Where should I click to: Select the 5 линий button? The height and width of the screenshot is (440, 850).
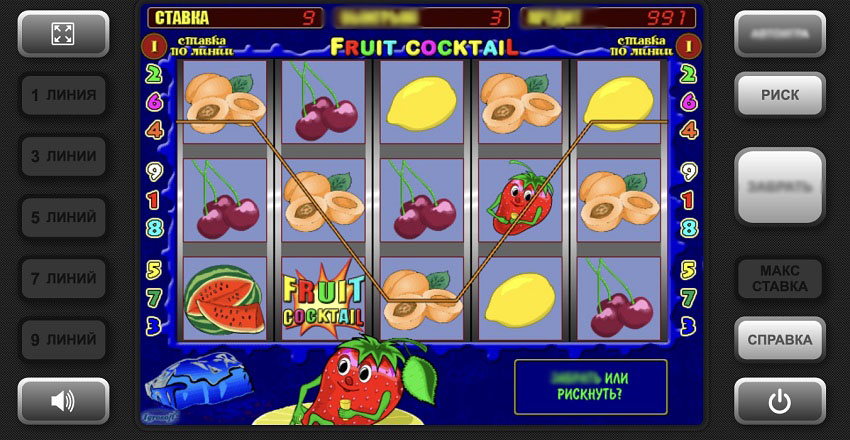point(63,217)
